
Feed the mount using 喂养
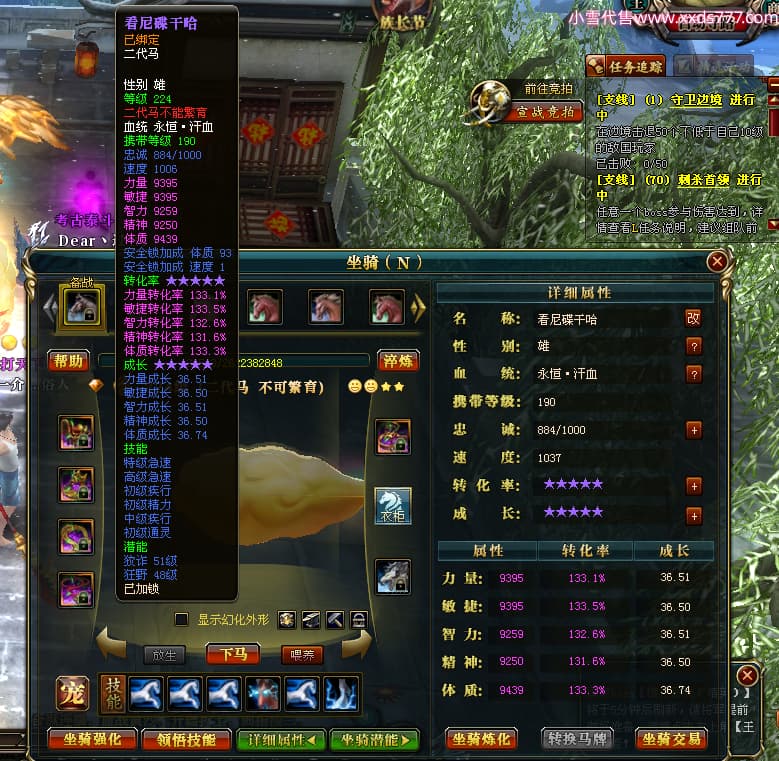coord(301,655)
